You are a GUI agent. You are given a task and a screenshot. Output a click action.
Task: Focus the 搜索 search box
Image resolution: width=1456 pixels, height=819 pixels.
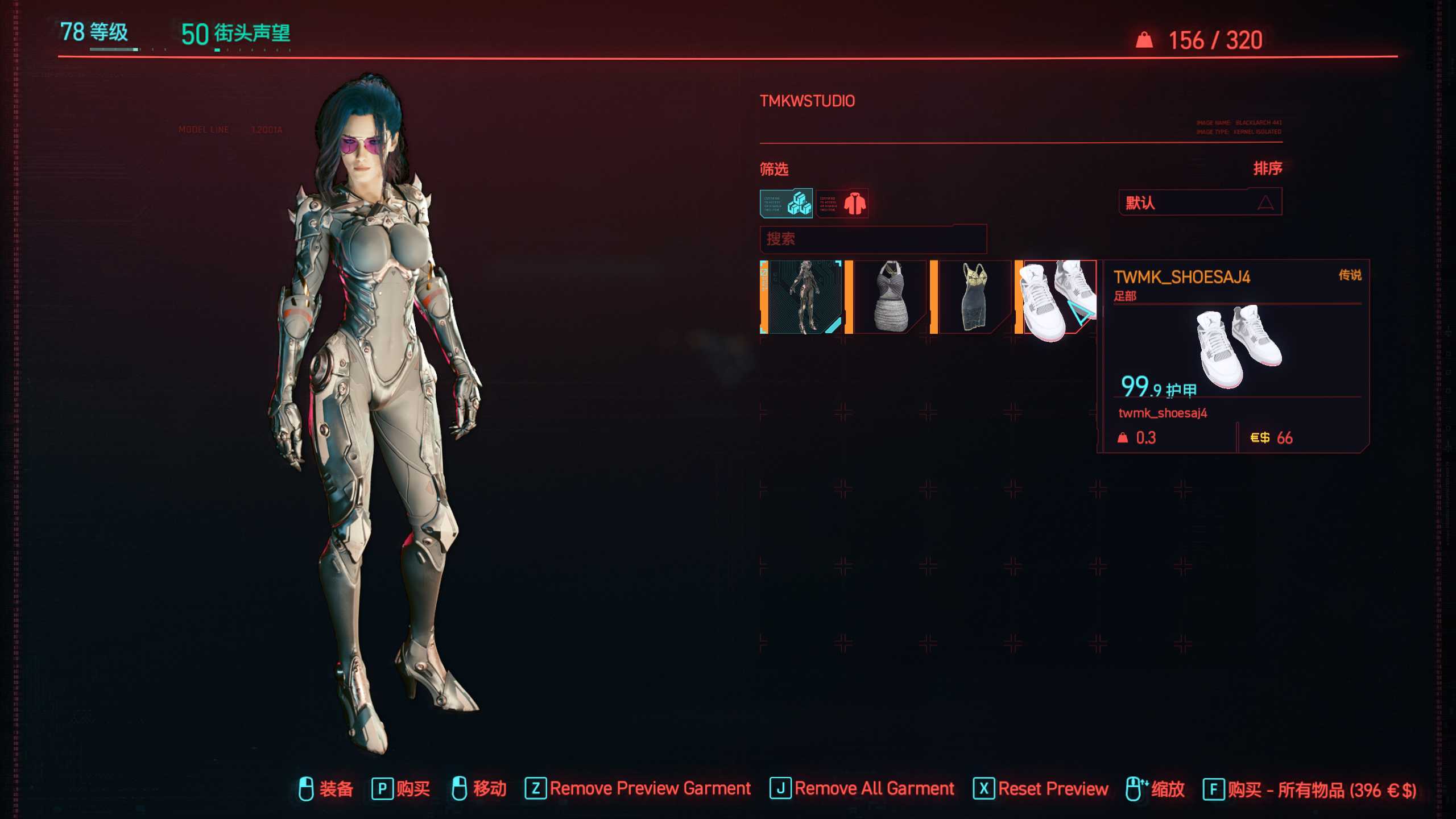(872, 239)
